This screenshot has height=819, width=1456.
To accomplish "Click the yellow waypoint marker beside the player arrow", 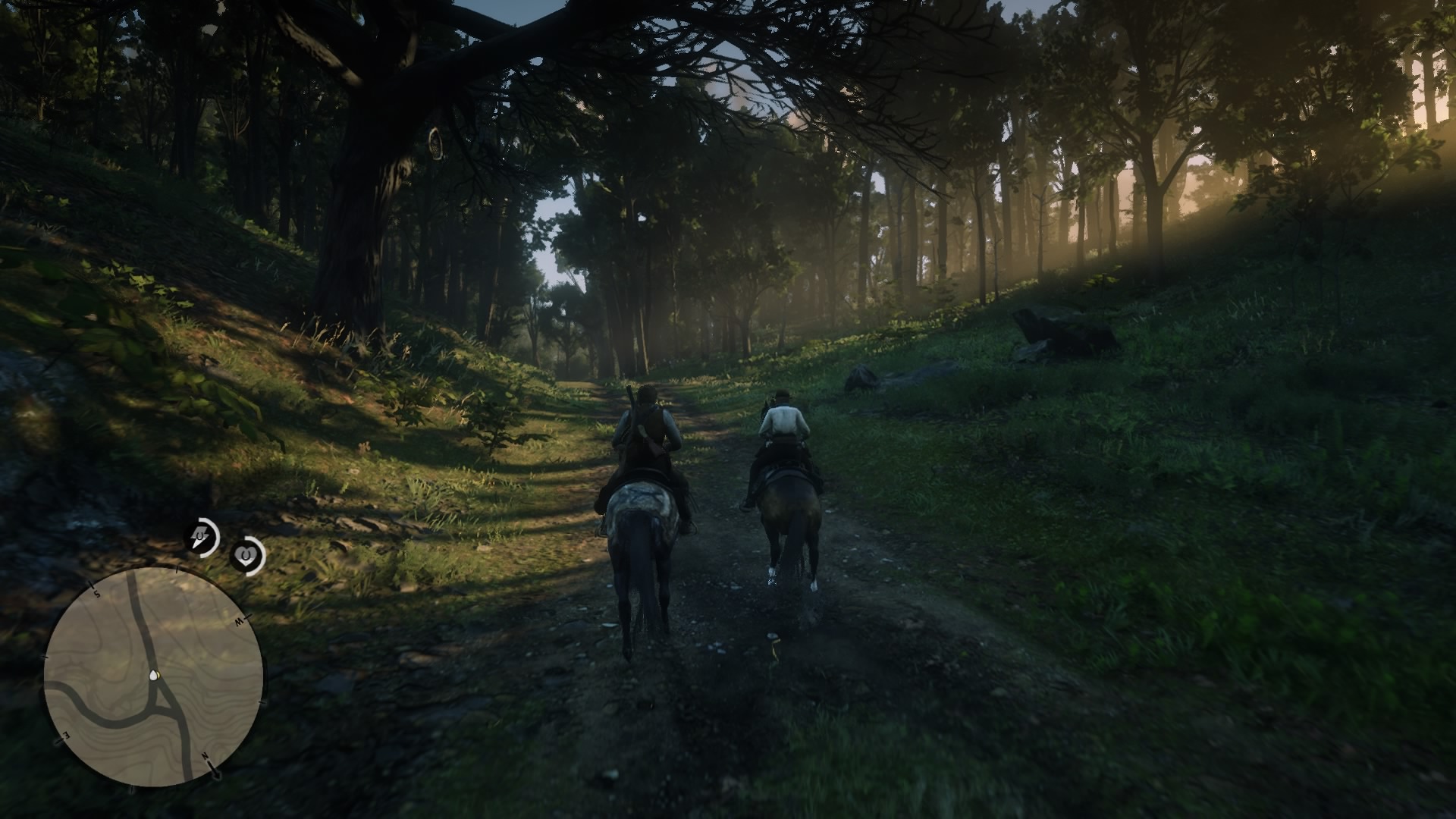I will point(159,674).
